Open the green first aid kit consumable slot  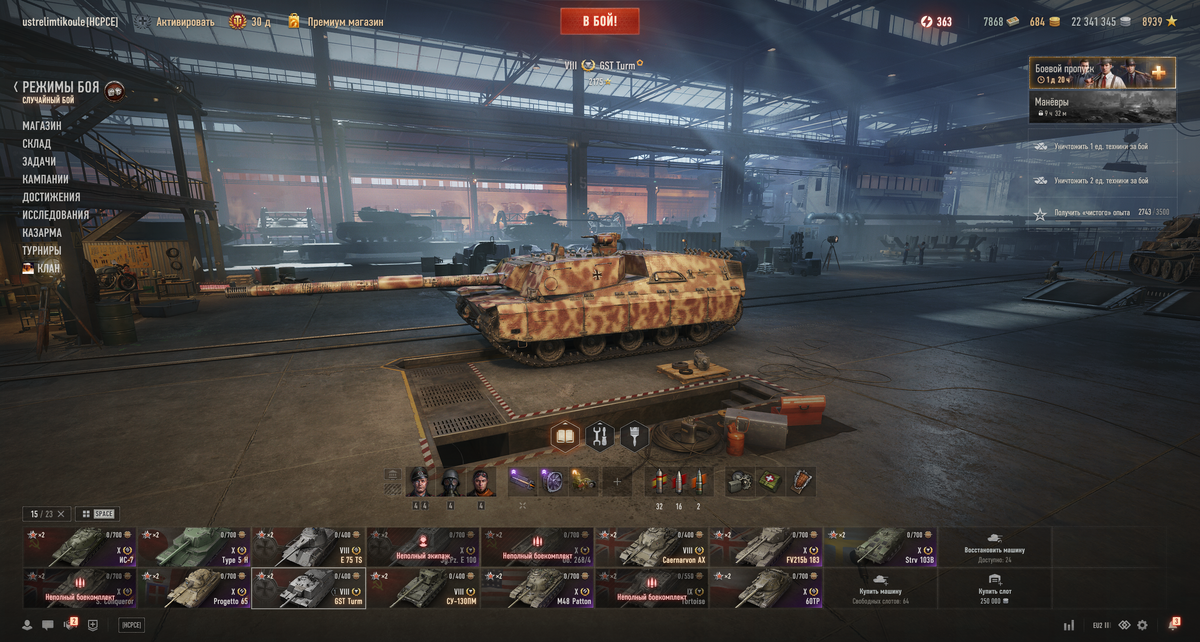point(769,482)
